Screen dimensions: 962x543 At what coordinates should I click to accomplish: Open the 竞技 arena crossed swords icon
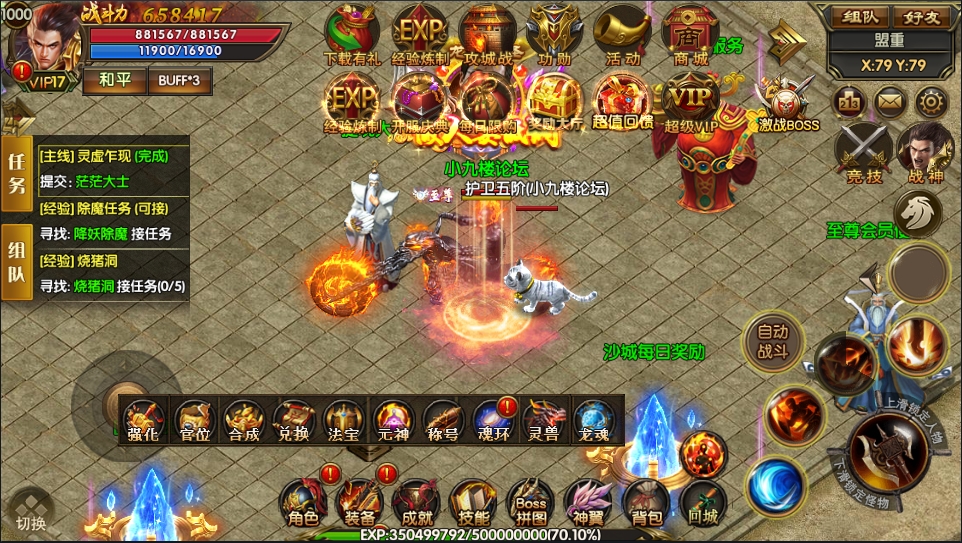tap(864, 153)
